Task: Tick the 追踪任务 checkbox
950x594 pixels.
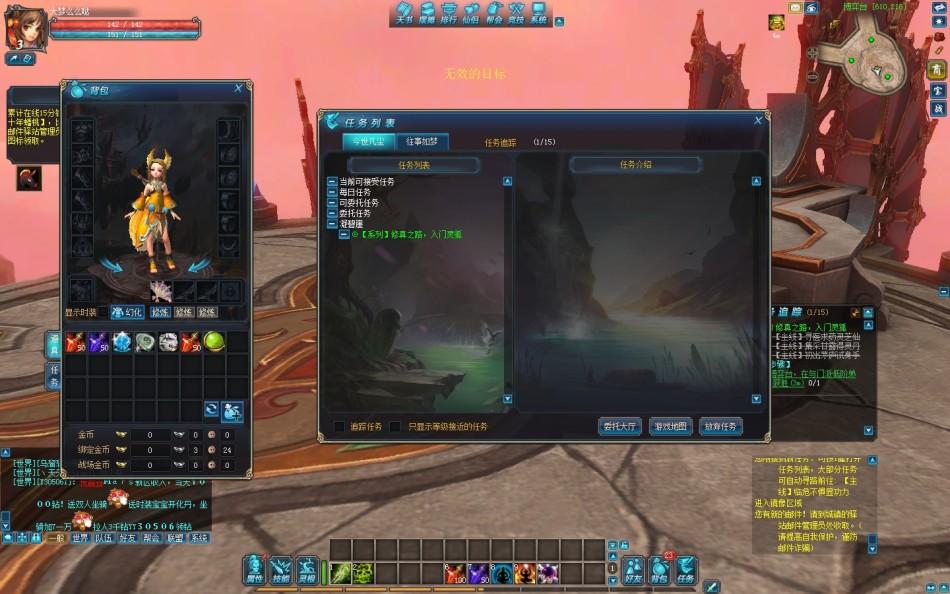Action: click(340, 427)
